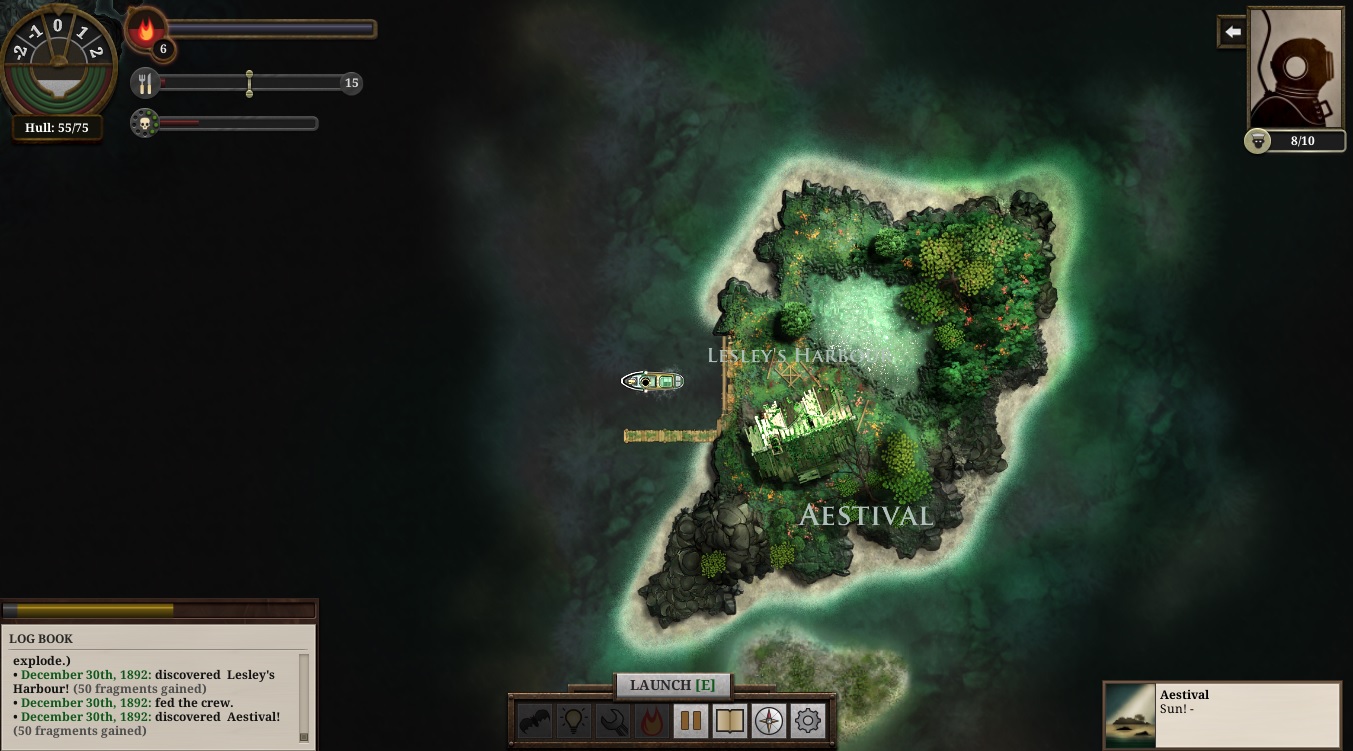Launch the zubmarine with the Launch button
The image size is (1353, 751).
point(672,685)
